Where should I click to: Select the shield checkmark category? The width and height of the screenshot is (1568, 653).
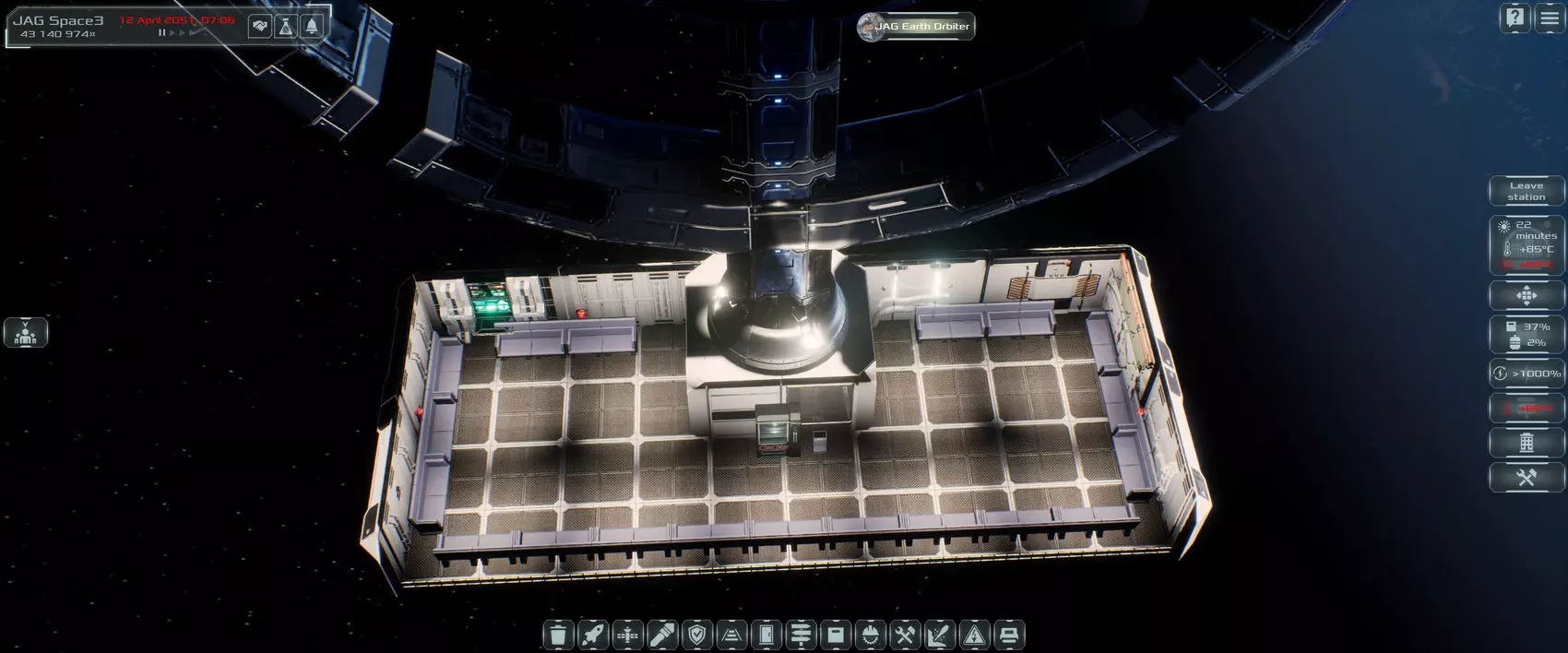(x=697, y=635)
